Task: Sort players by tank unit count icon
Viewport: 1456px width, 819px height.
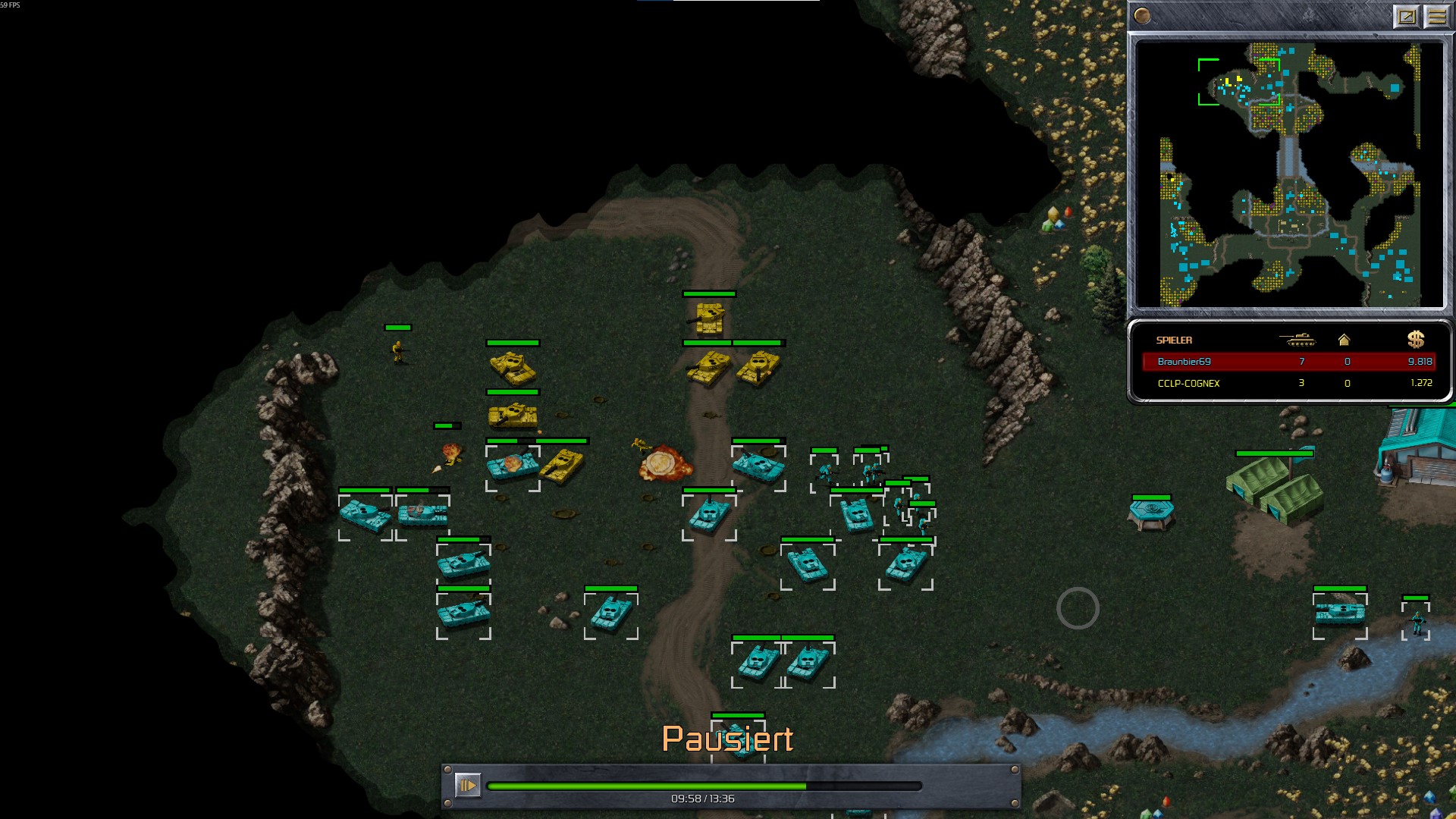Action: (1297, 340)
